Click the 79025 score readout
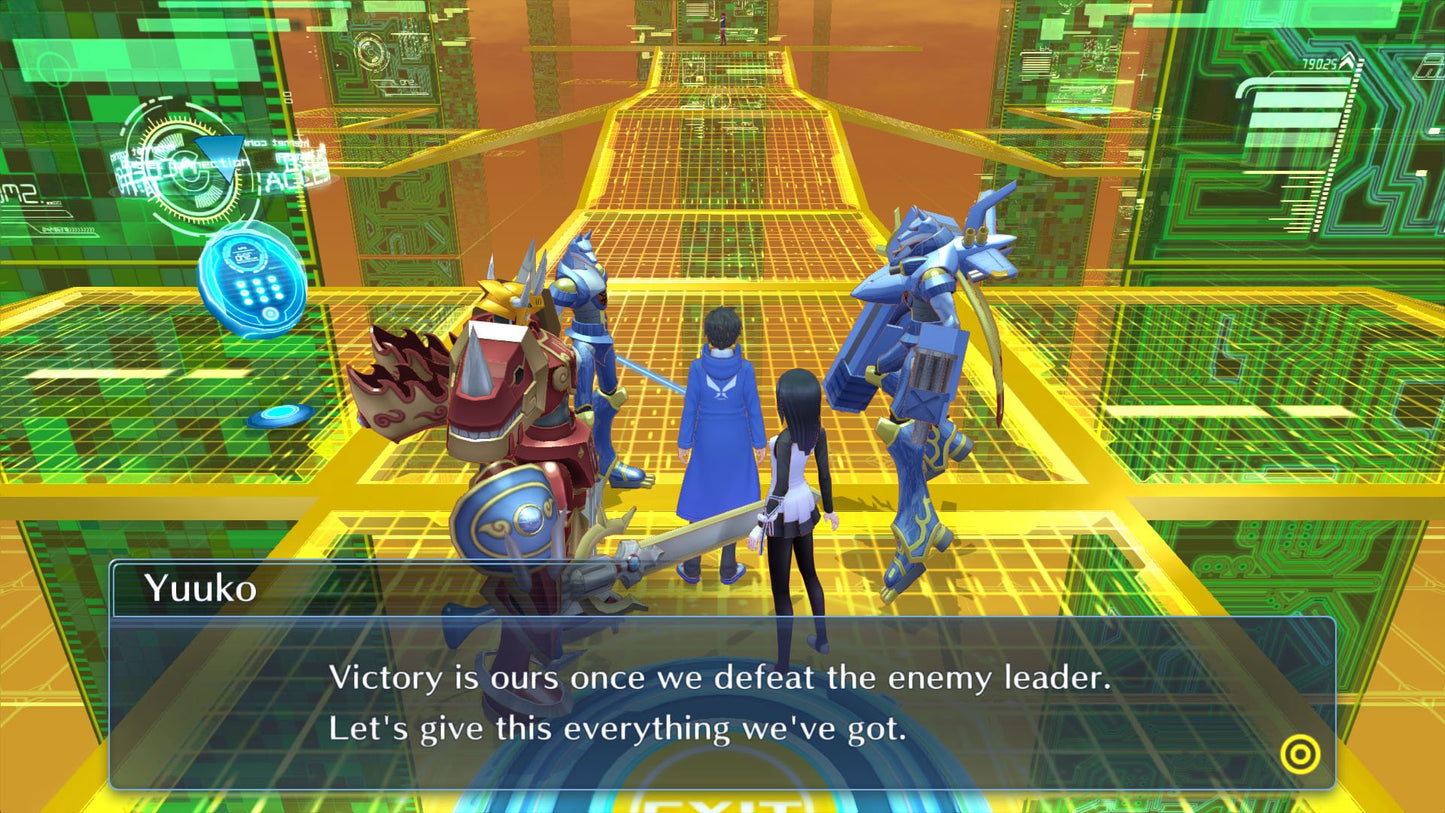1445x813 pixels. [x=1320, y=63]
